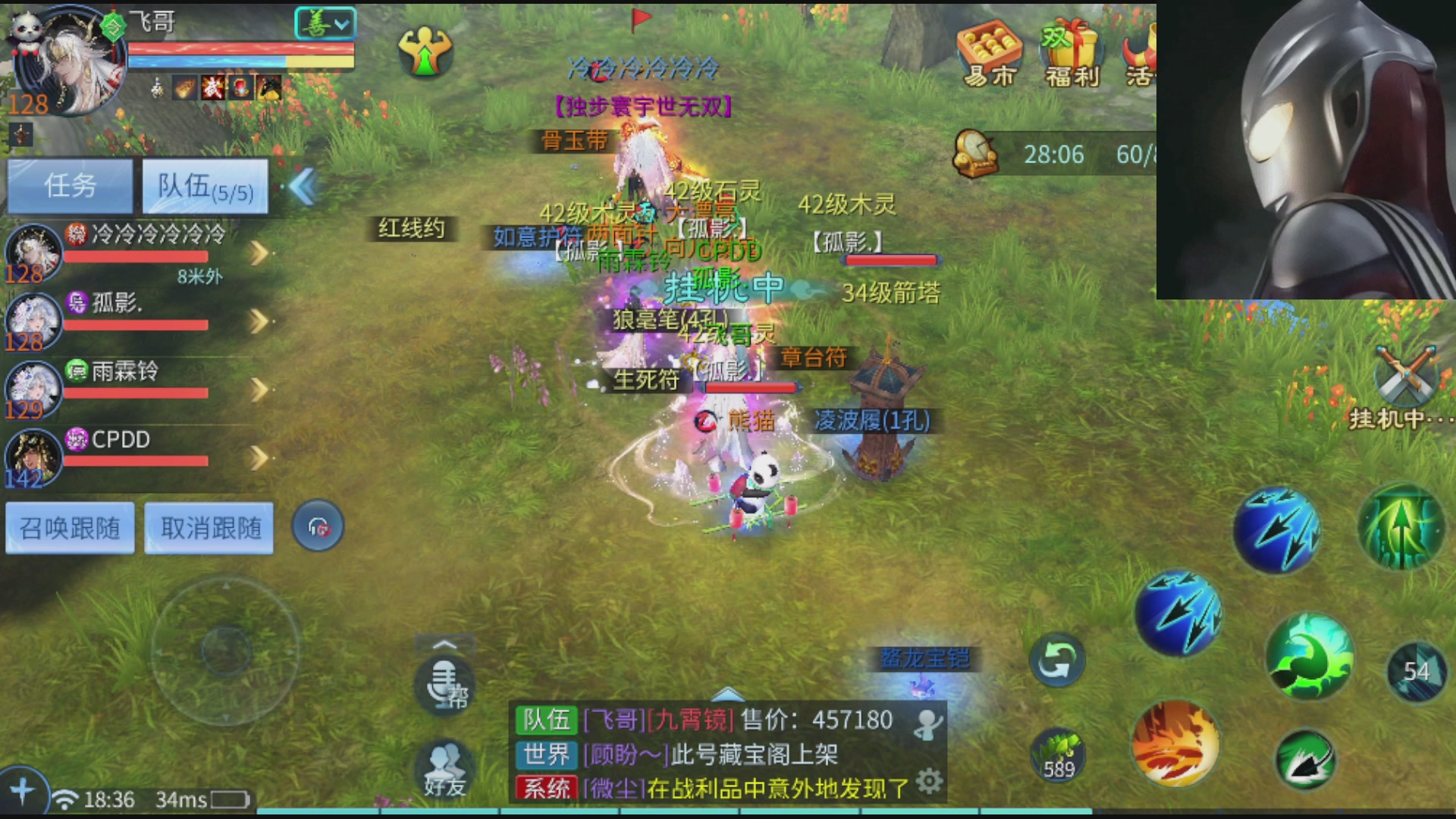
Task: Switch to the 任务 tab
Action: click(70, 184)
